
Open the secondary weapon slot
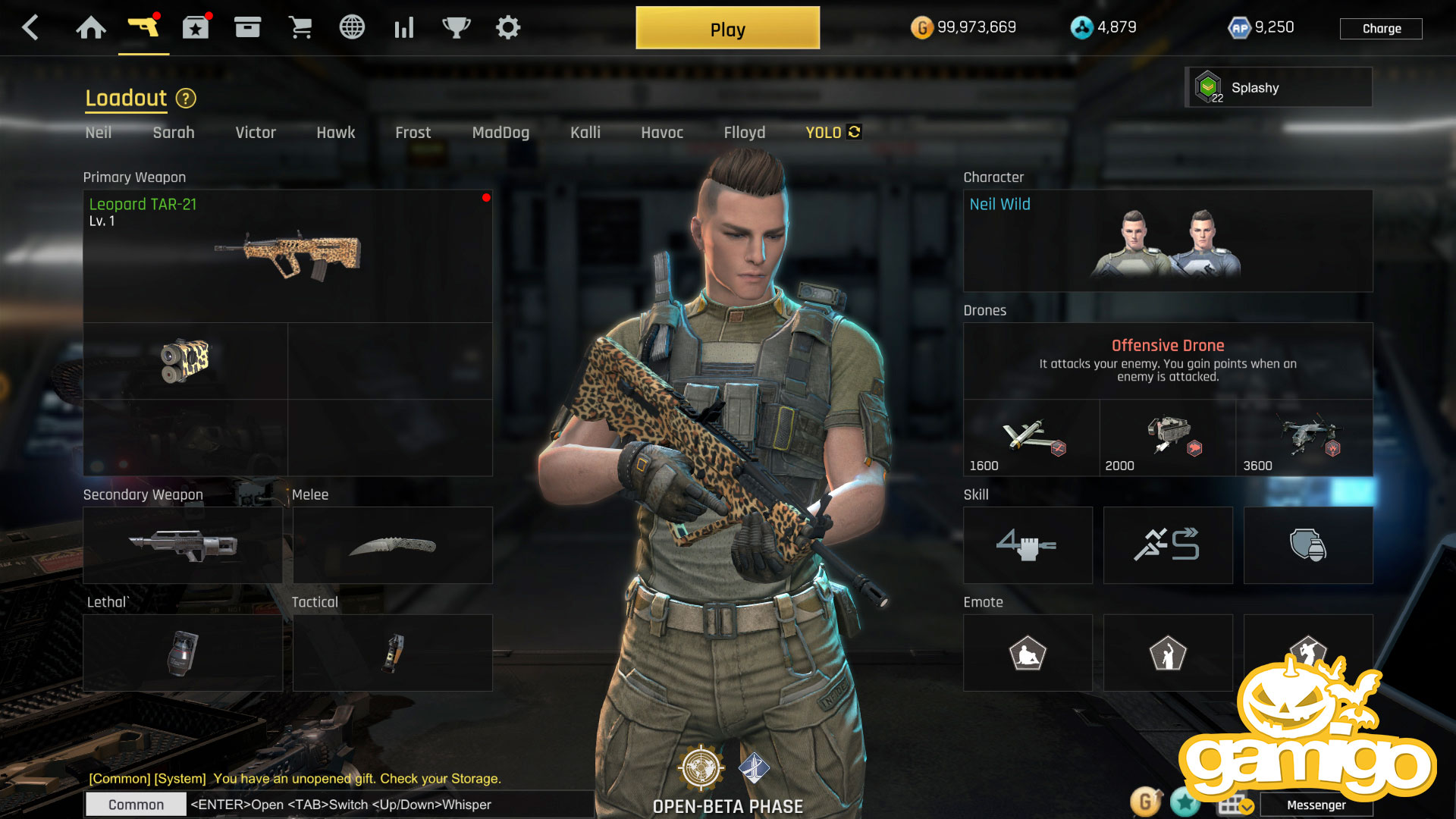click(x=183, y=545)
